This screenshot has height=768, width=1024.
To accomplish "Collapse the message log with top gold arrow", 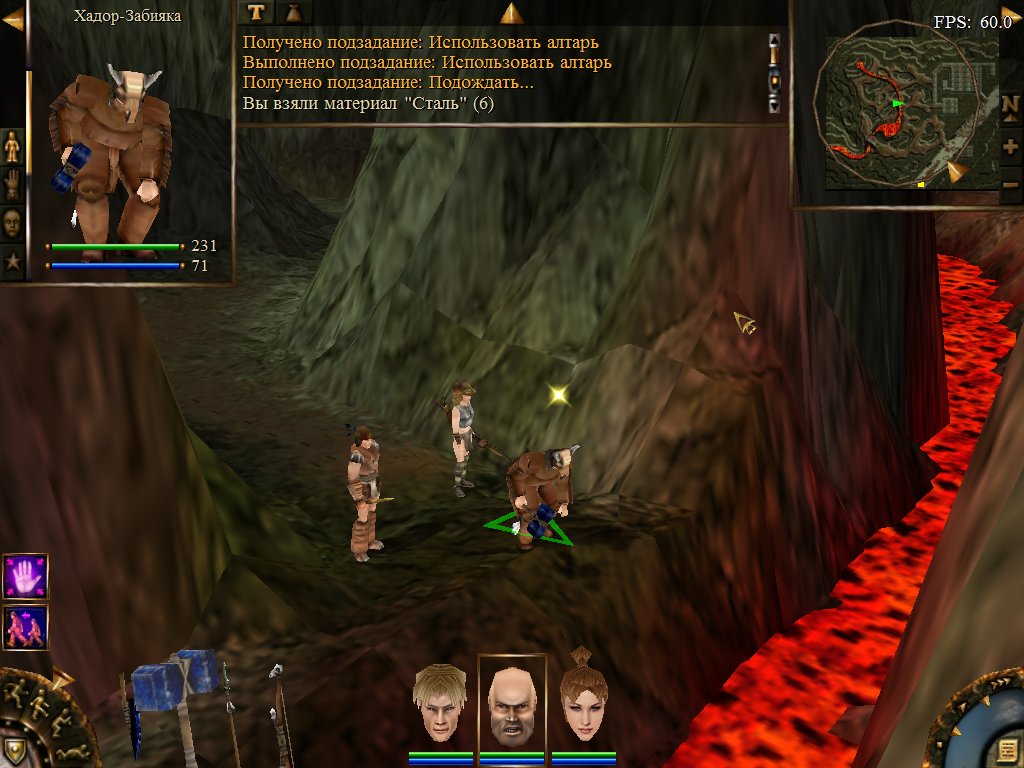I will point(511,13).
